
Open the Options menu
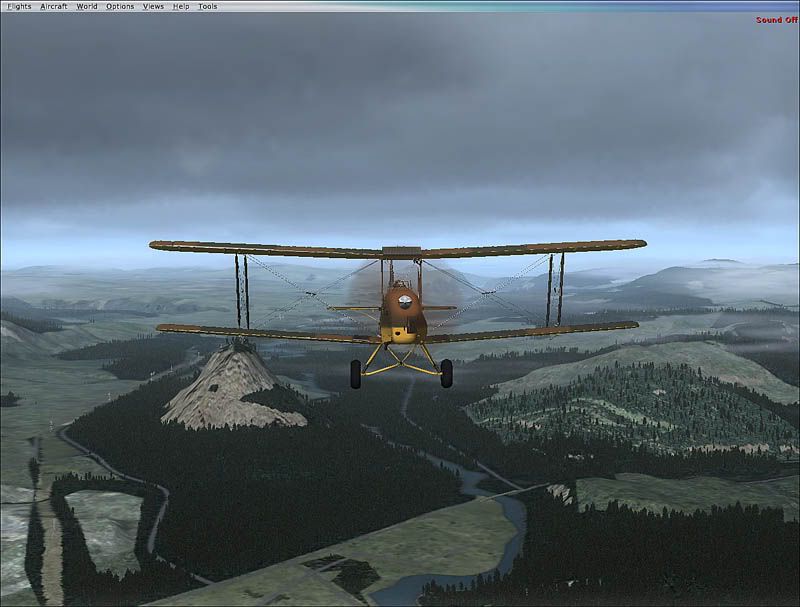120,6
